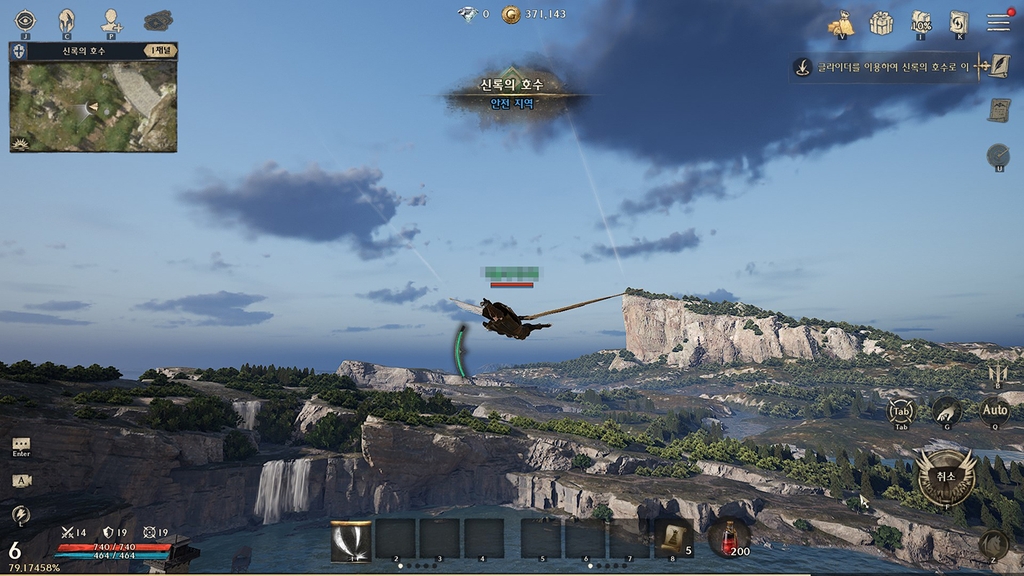Screen dimensions: 1024x576
Task: Open the skill book icon
Action: 959,23
